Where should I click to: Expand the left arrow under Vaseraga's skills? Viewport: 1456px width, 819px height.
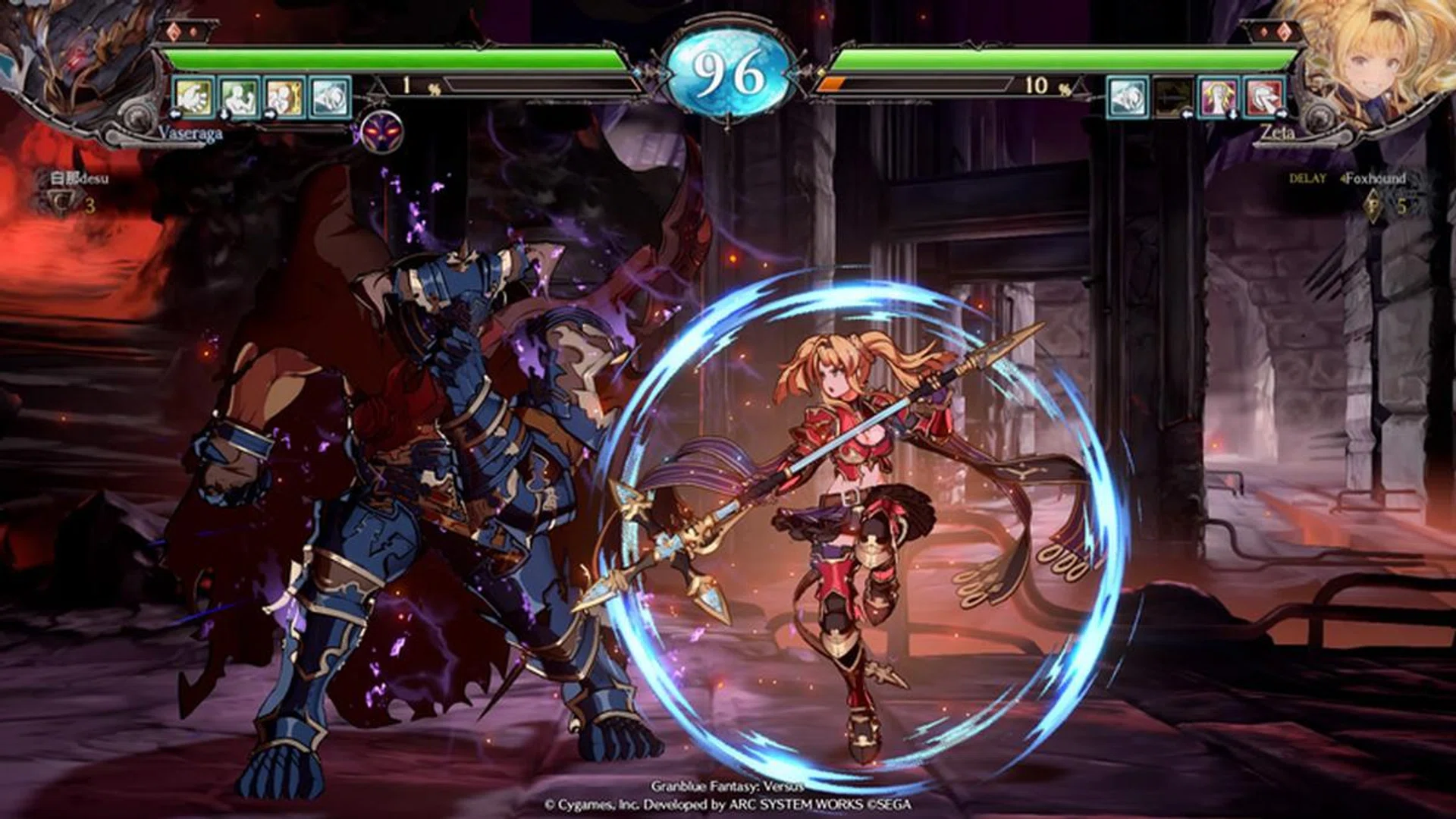click(x=176, y=114)
